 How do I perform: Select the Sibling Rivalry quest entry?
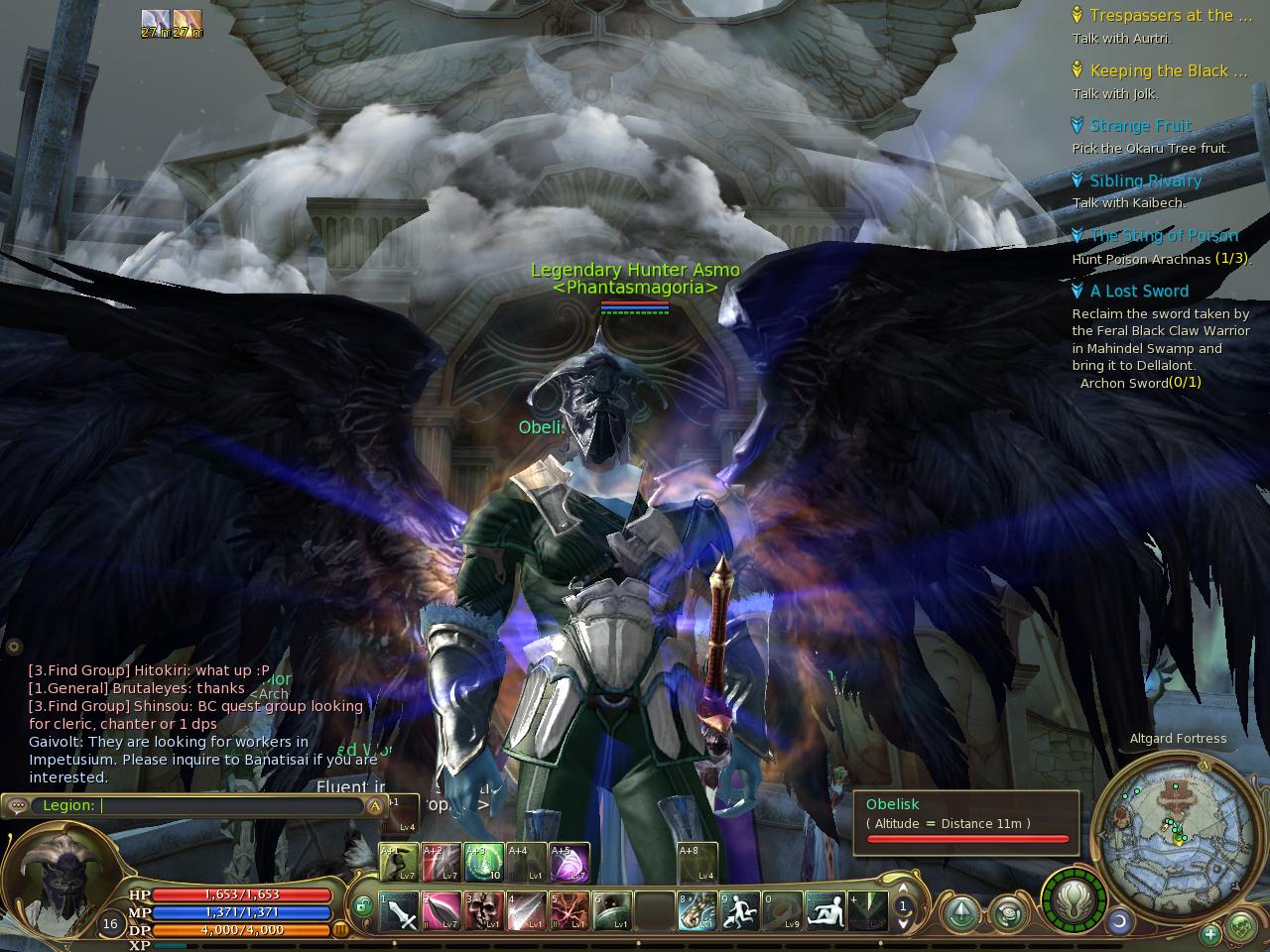(x=1145, y=180)
